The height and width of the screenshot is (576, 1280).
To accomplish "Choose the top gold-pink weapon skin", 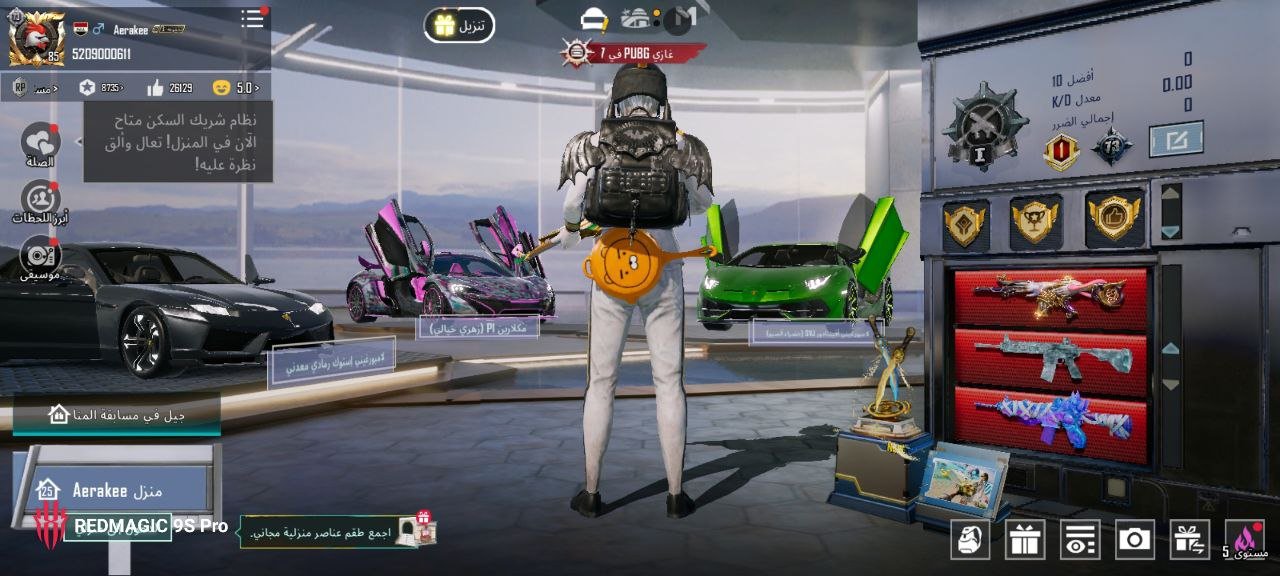I will (x=1050, y=297).
